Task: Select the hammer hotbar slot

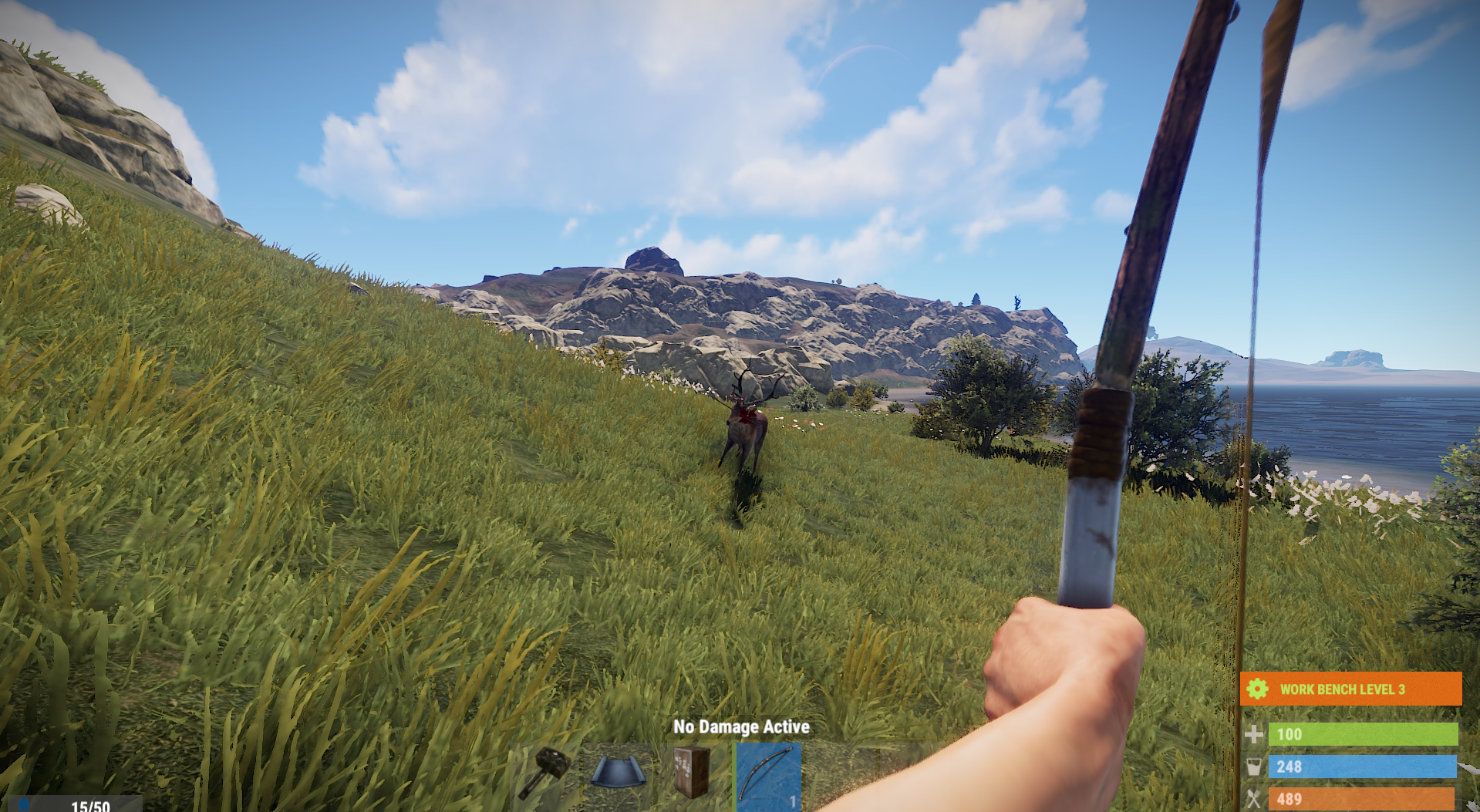Action: pos(544,773)
